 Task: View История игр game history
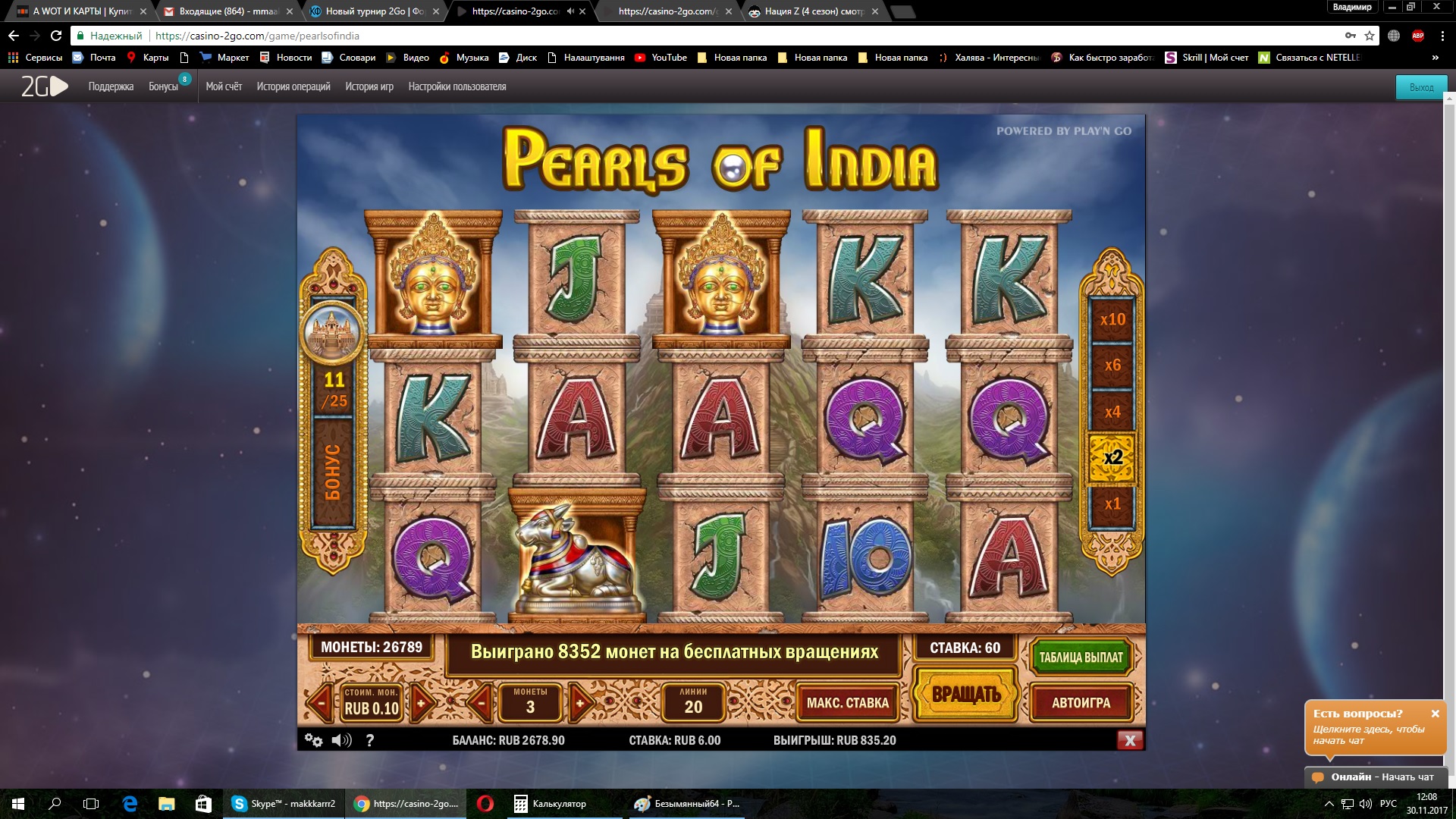point(369,86)
